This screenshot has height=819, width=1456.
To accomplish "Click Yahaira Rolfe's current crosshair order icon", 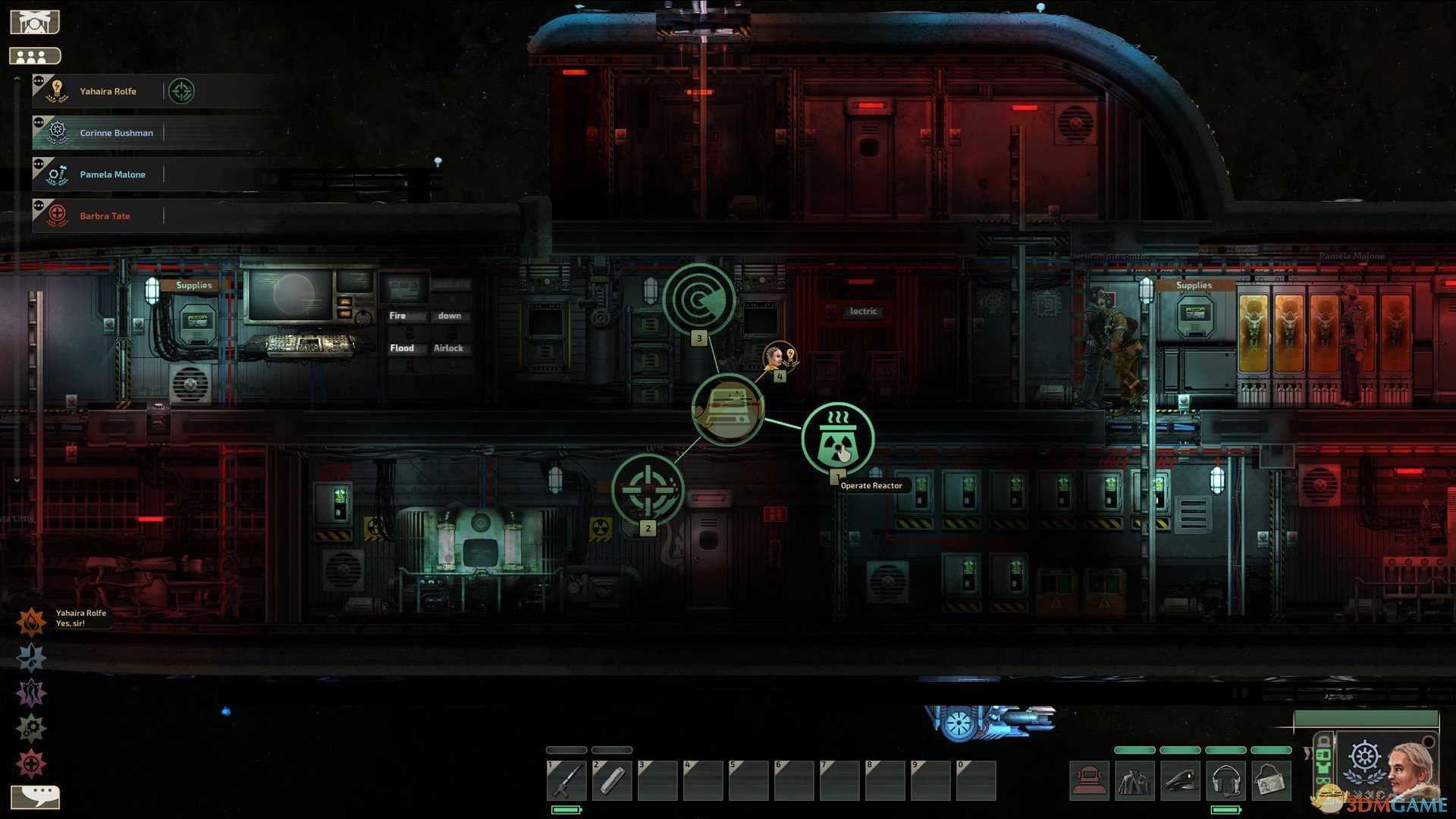I will point(181,91).
